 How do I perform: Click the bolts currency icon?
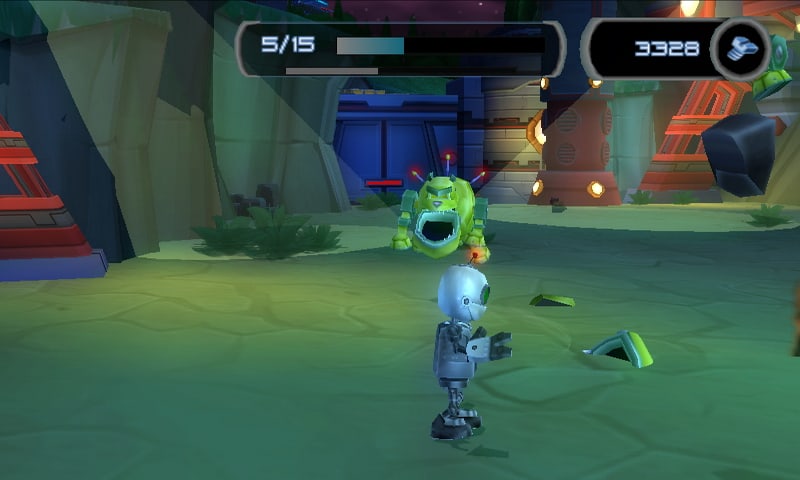pos(741,48)
